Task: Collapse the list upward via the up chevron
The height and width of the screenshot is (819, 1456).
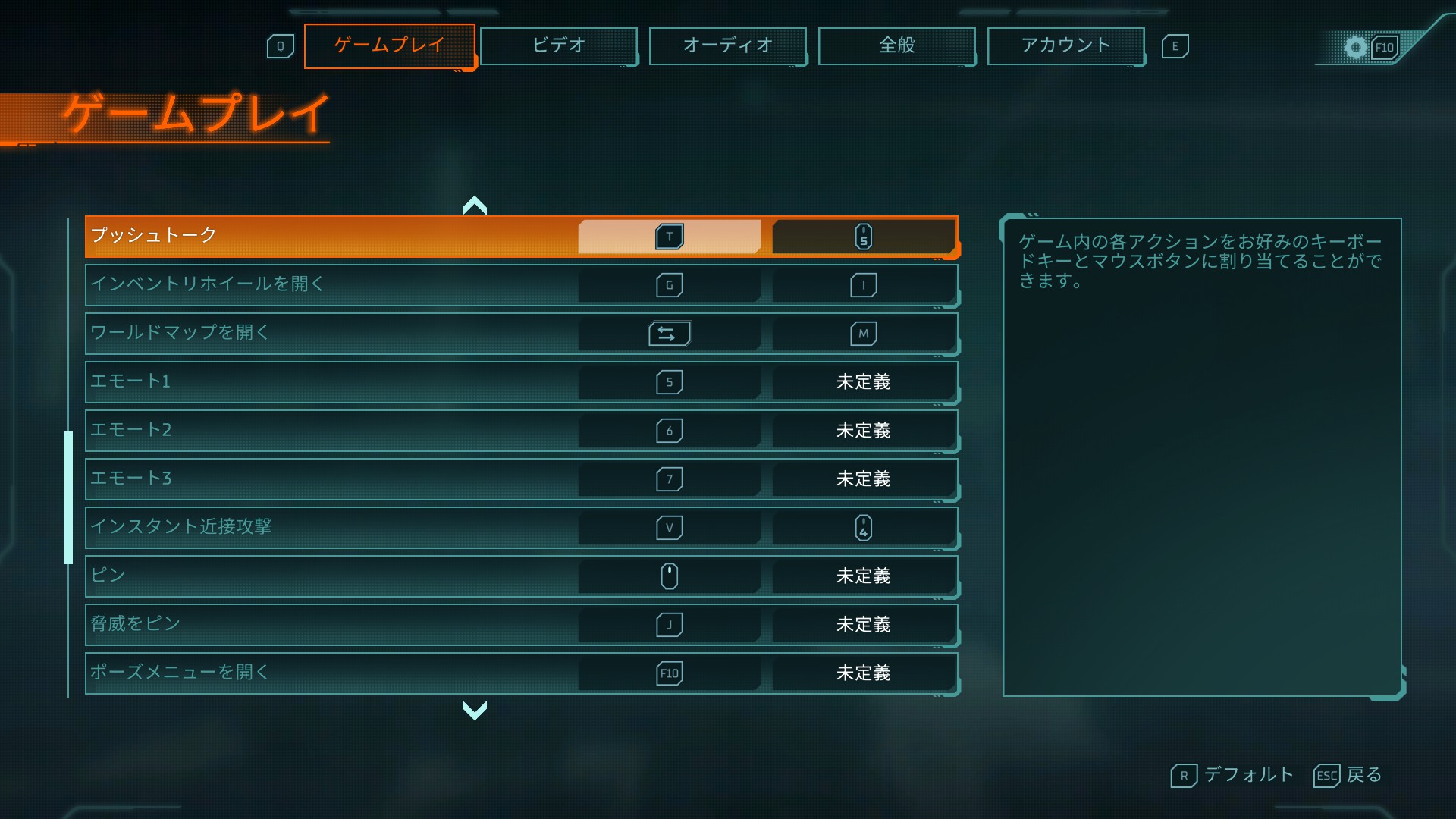Action: 475,205
